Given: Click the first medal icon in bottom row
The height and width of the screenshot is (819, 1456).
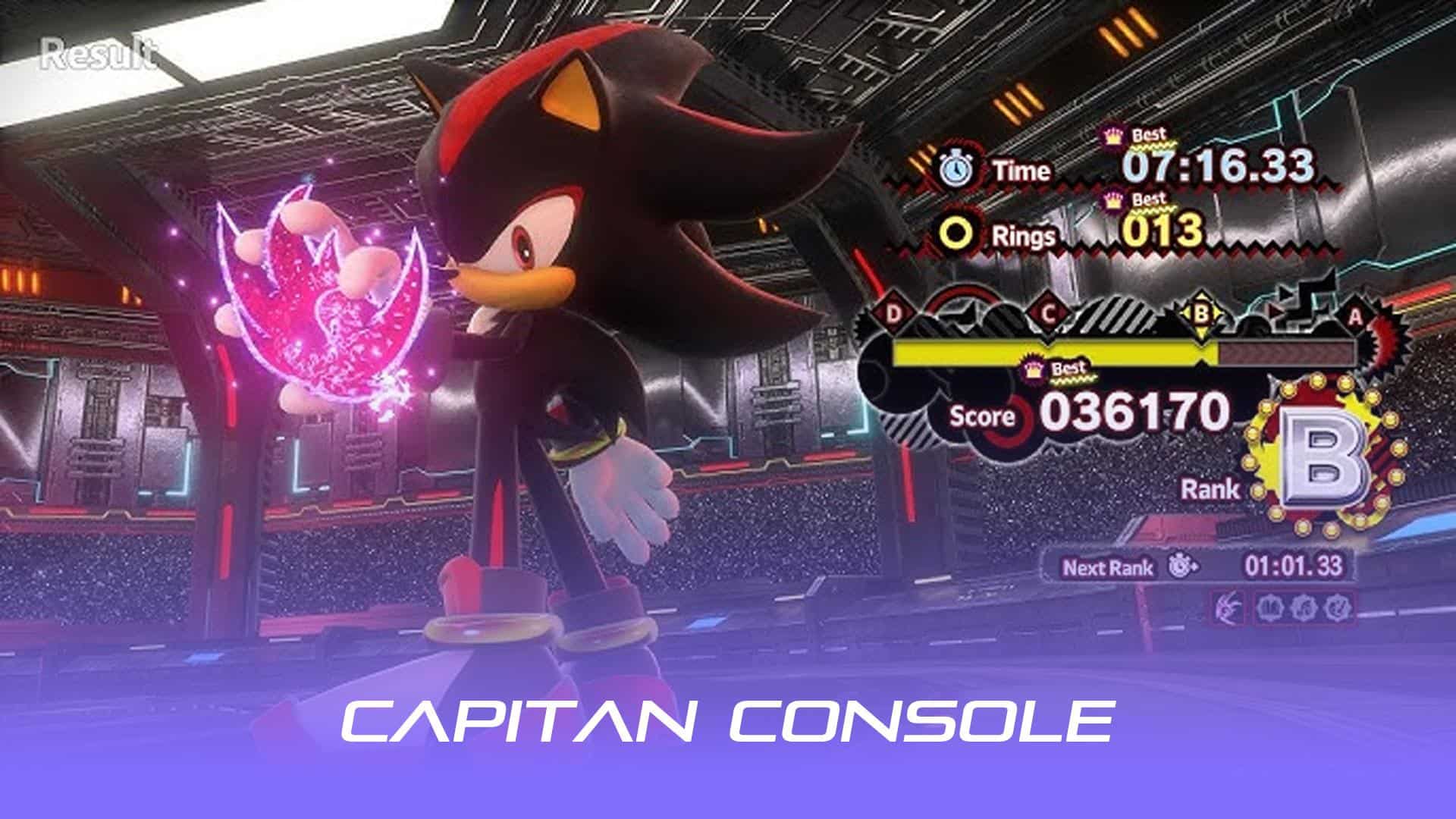Looking at the screenshot, I should pyautogui.click(x=1270, y=607).
